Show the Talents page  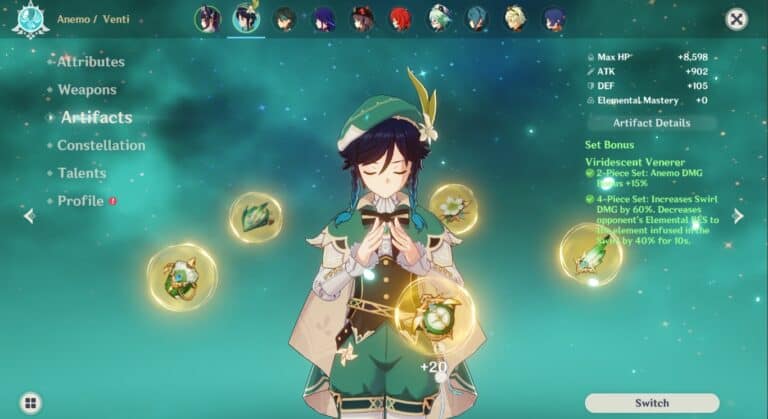coord(82,173)
